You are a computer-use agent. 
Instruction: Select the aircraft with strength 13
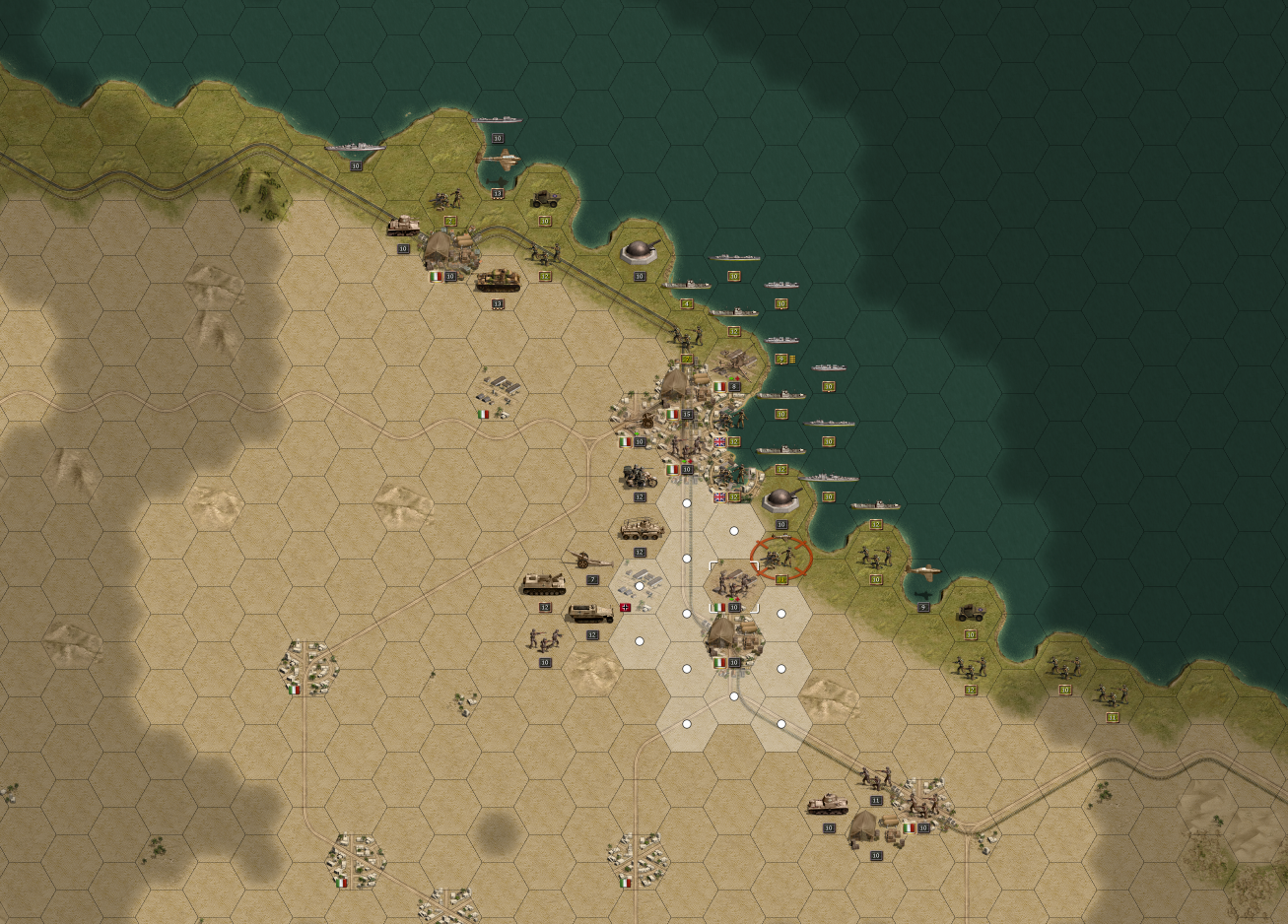[499, 161]
